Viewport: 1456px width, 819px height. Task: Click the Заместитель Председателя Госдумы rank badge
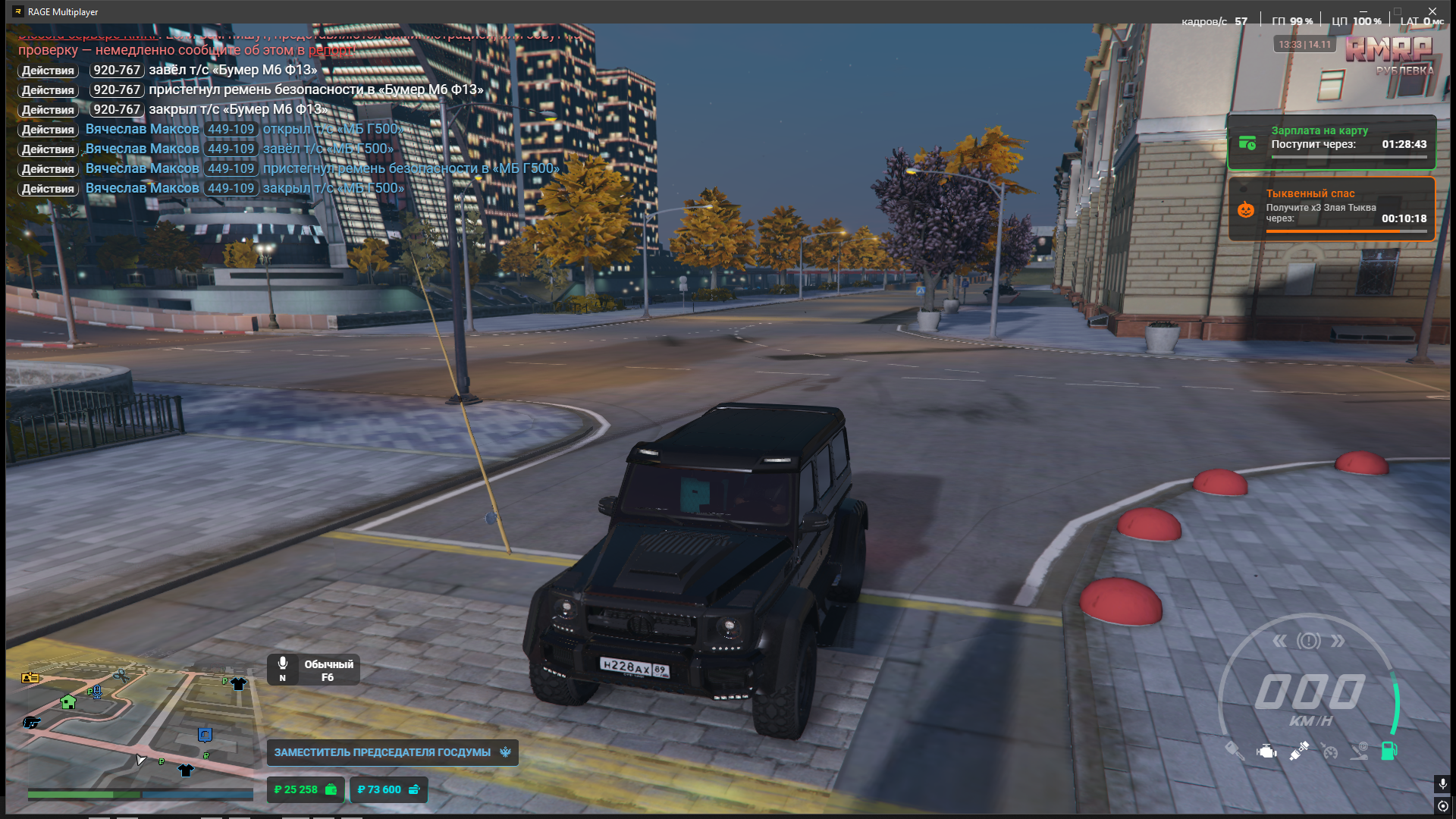pyautogui.click(x=392, y=752)
